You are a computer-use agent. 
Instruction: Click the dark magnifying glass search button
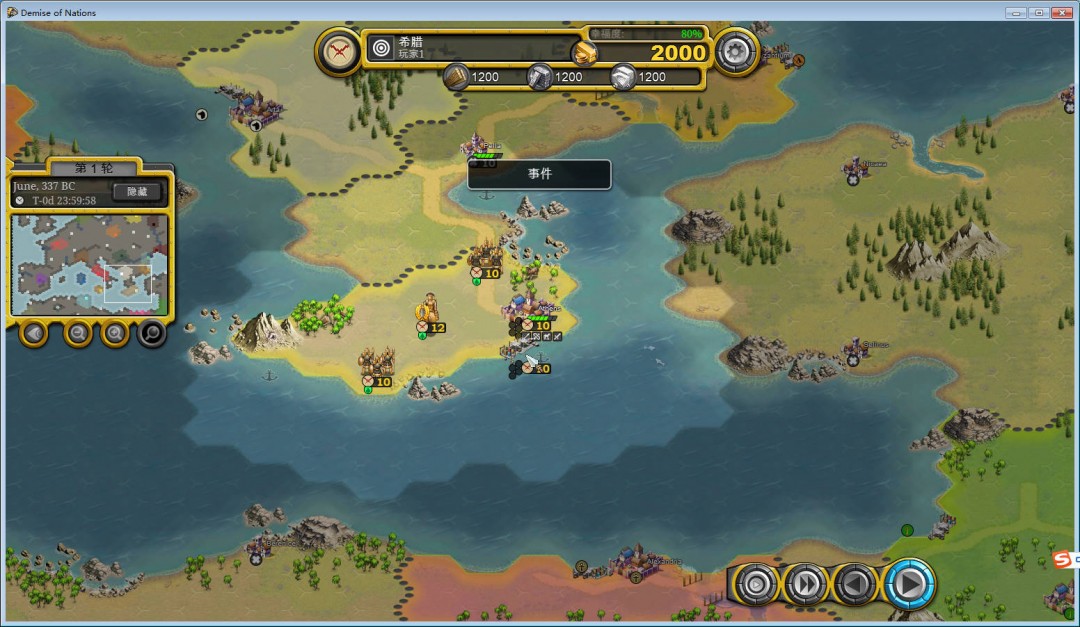(x=151, y=332)
